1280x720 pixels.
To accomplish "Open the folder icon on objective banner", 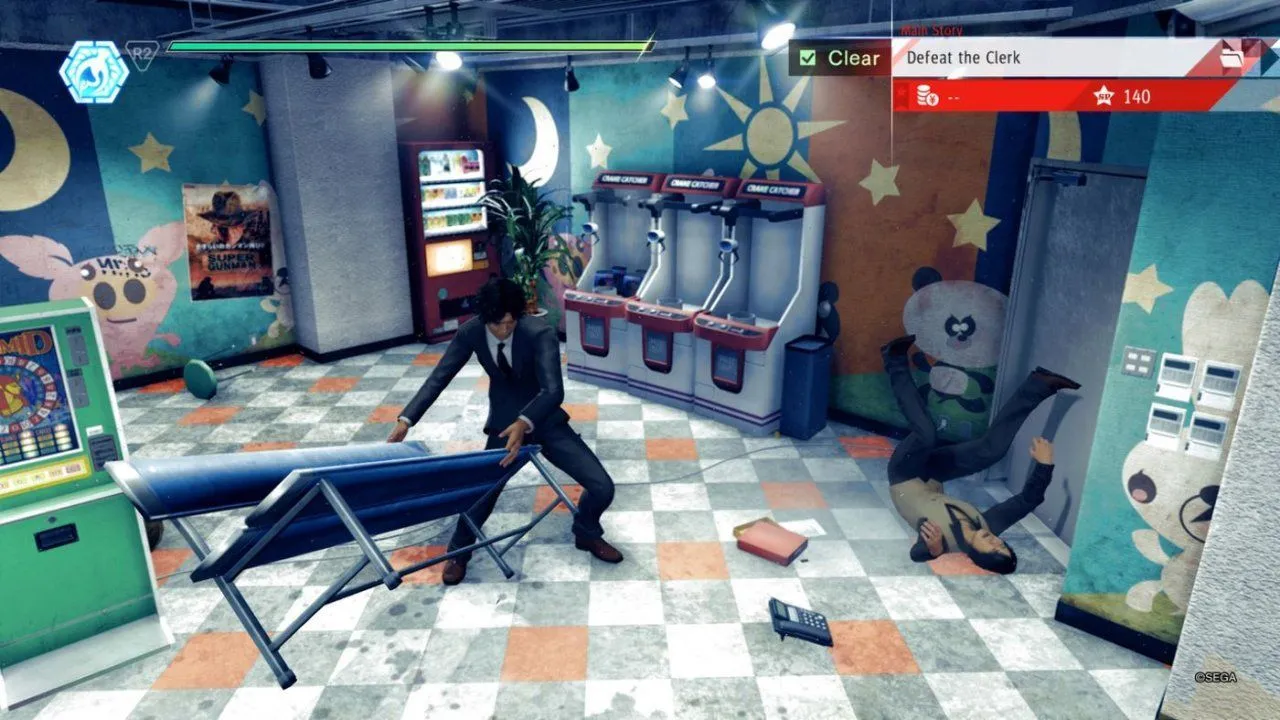I will (1231, 58).
